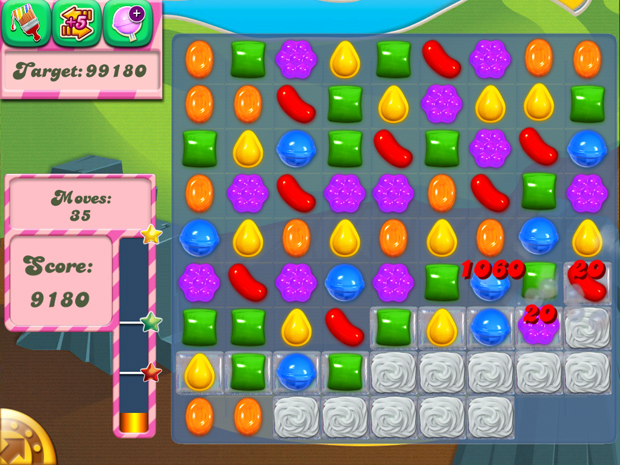Use the +5 extra moves booster
Image resolution: width=620 pixels, height=465 pixels.
coord(76,23)
